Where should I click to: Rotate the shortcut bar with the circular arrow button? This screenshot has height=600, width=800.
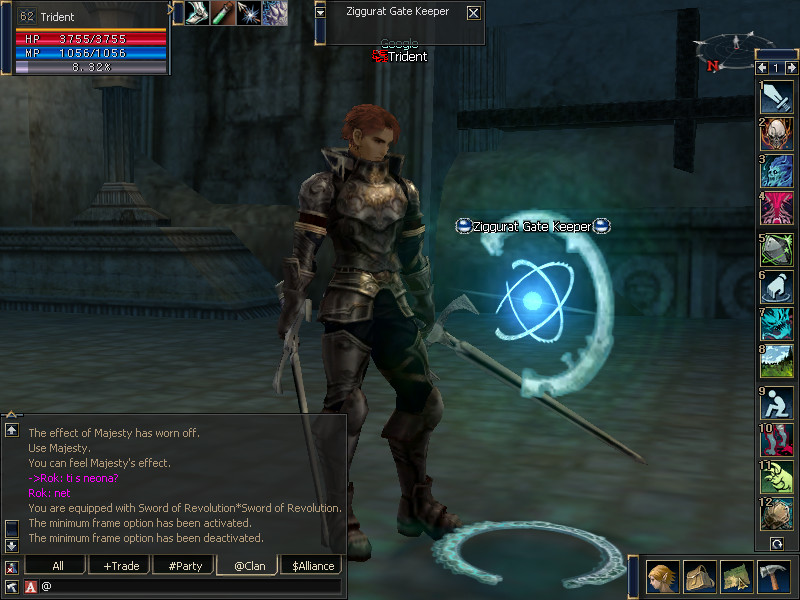click(777, 543)
